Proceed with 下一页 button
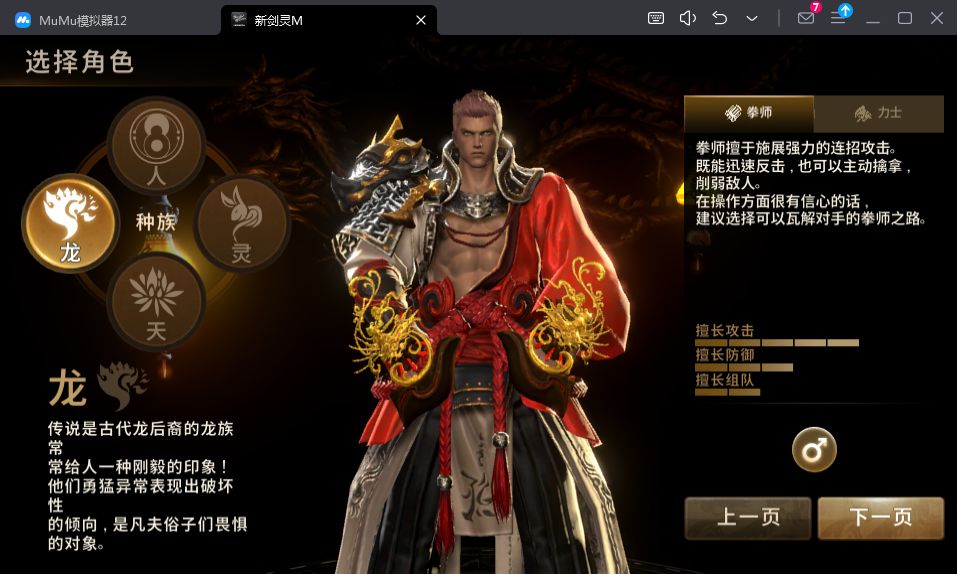This screenshot has width=957, height=574. pos(880,517)
